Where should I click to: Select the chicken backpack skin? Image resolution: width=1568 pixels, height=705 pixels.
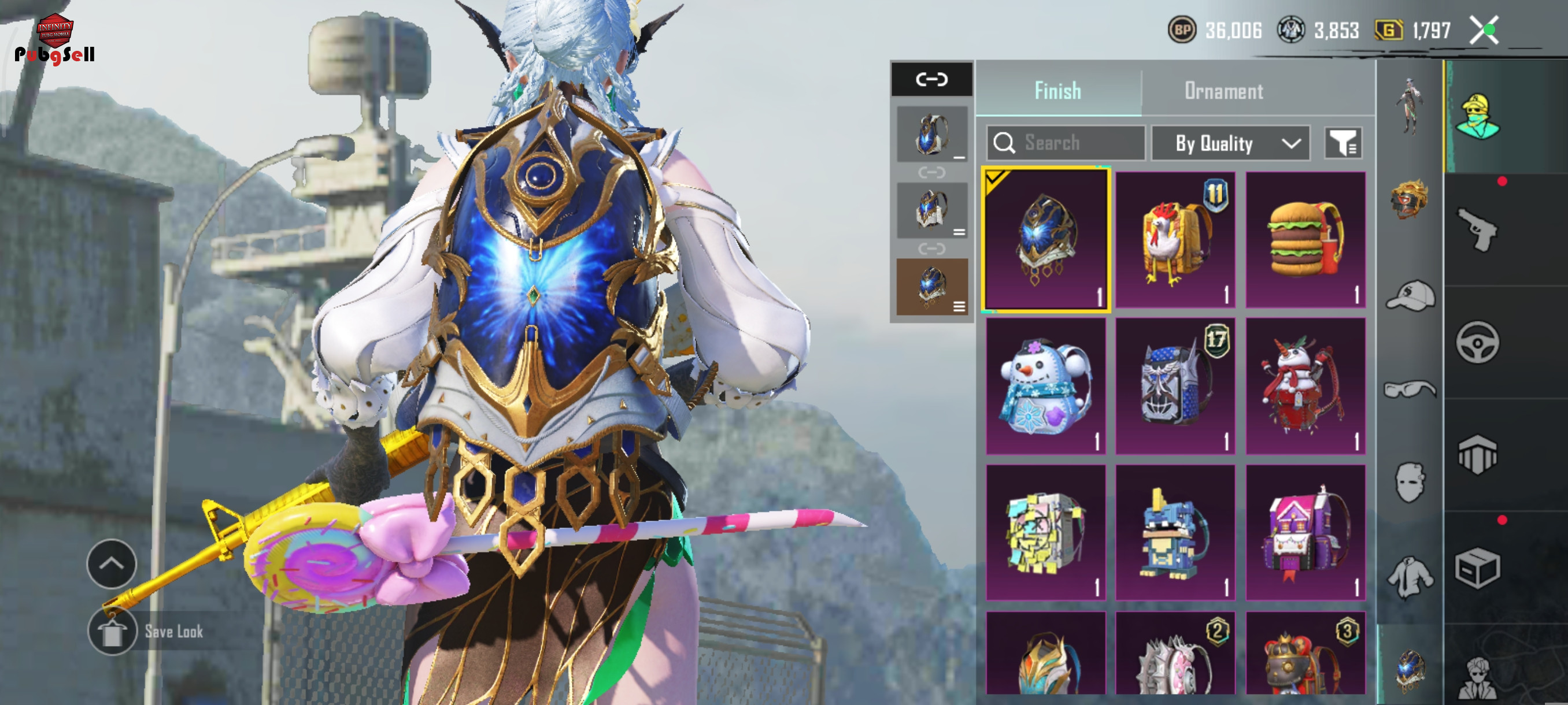[x=1175, y=239]
